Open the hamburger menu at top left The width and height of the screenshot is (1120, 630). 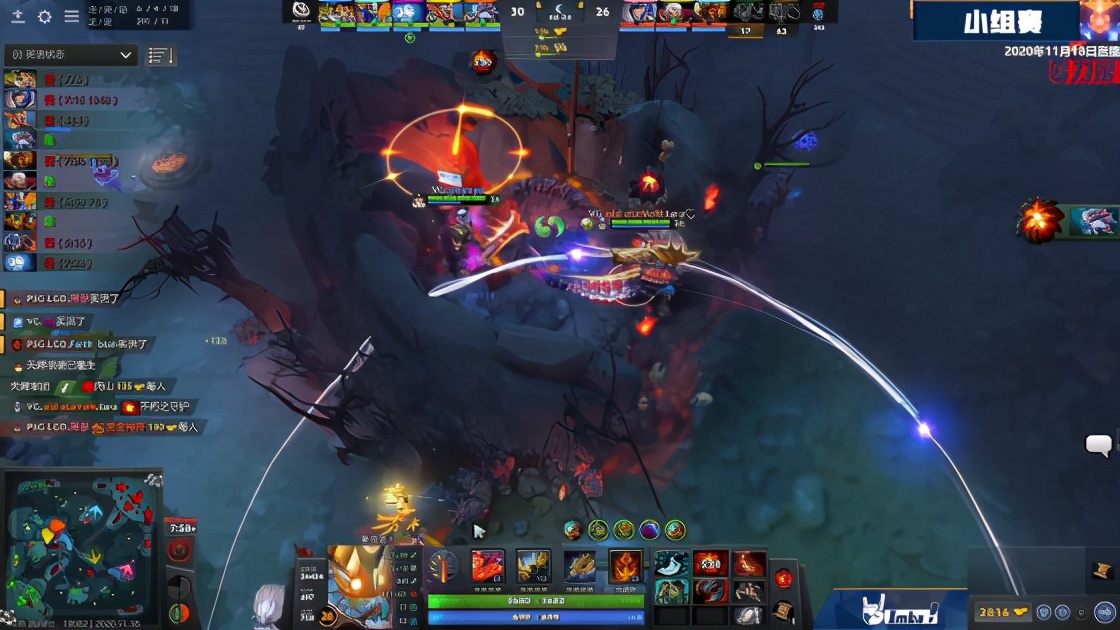tap(72, 17)
